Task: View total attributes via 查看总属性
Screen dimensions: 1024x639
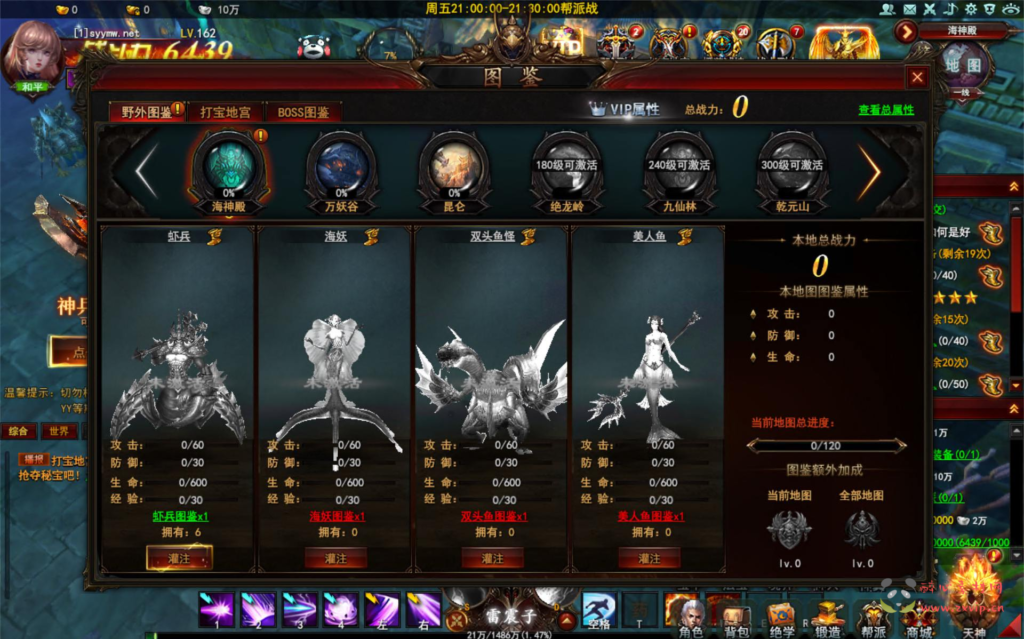Action: coord(885,110)
